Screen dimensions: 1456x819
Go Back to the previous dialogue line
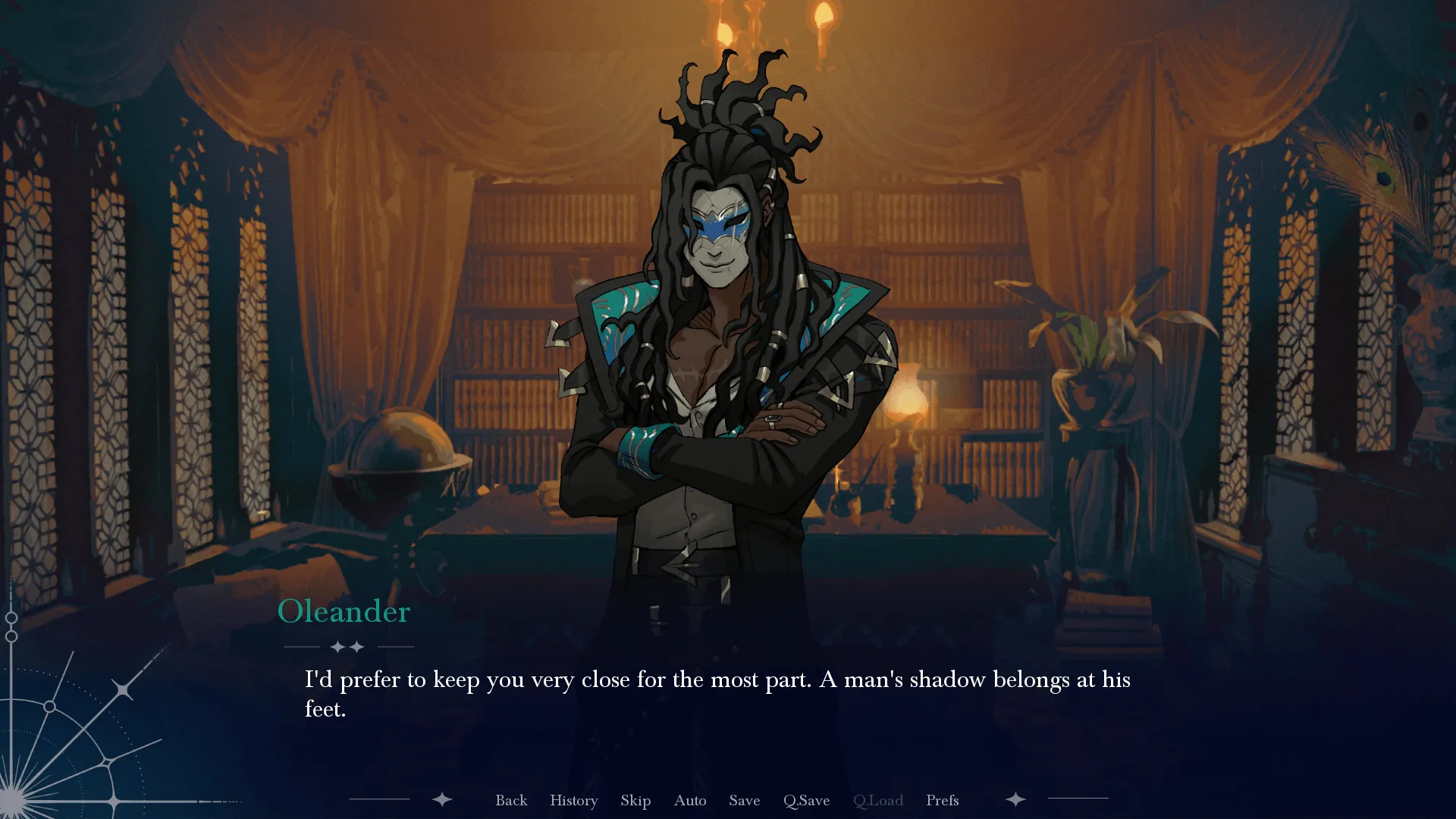[x=511, y=800]
